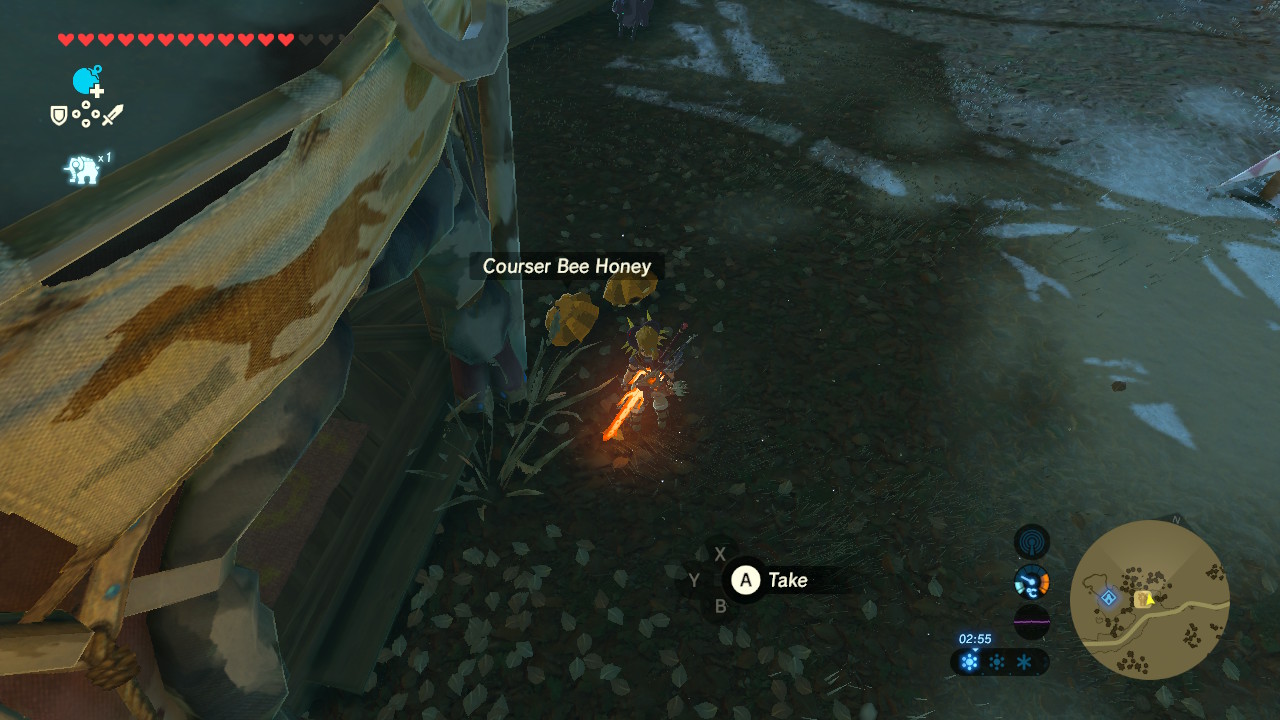Click the temperature gauge icon
Image resolution: width=1280 pixels, height=720 pixels.
click(1031, 581)
